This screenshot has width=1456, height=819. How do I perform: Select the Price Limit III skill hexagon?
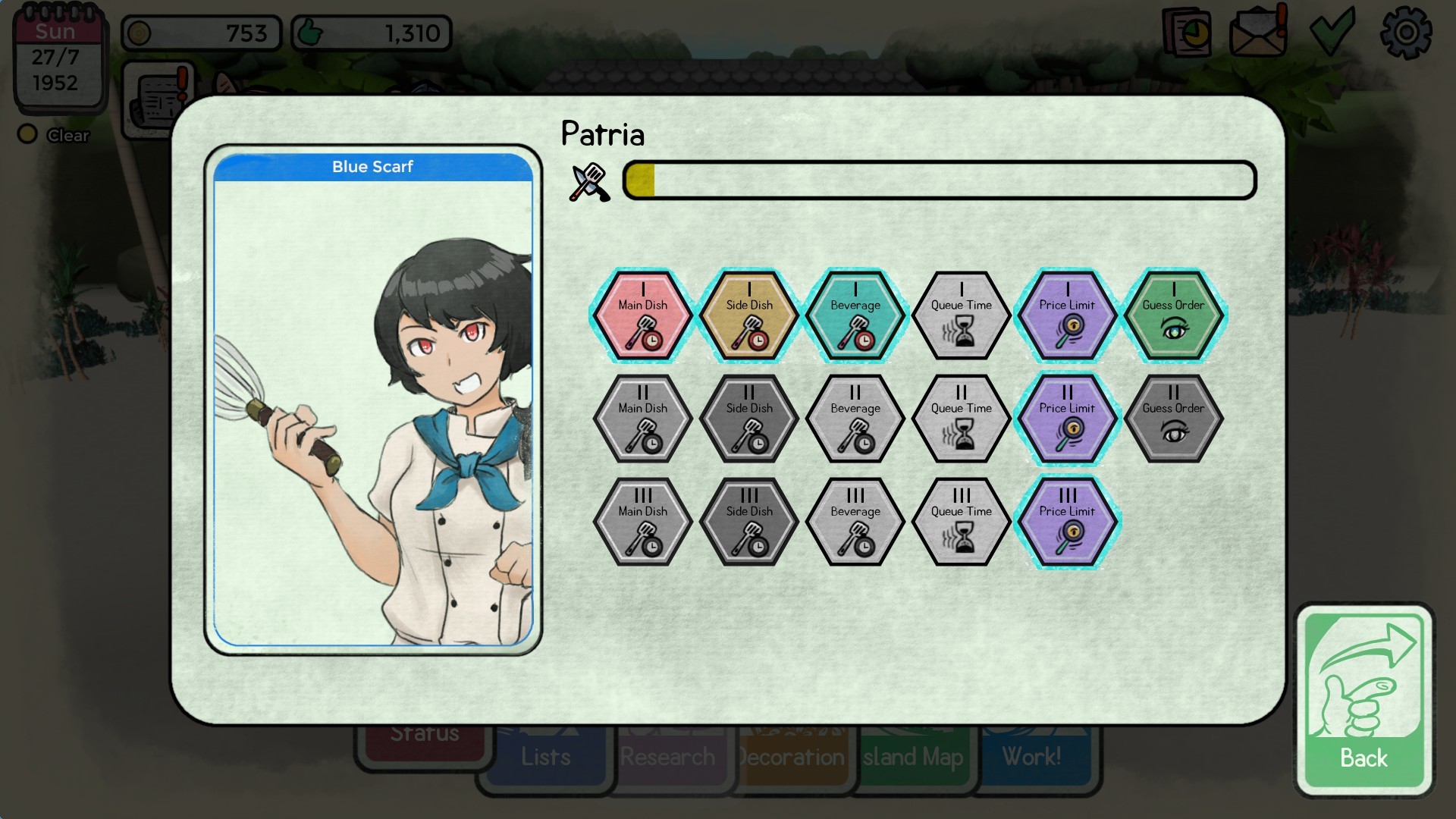[1067, 521]
